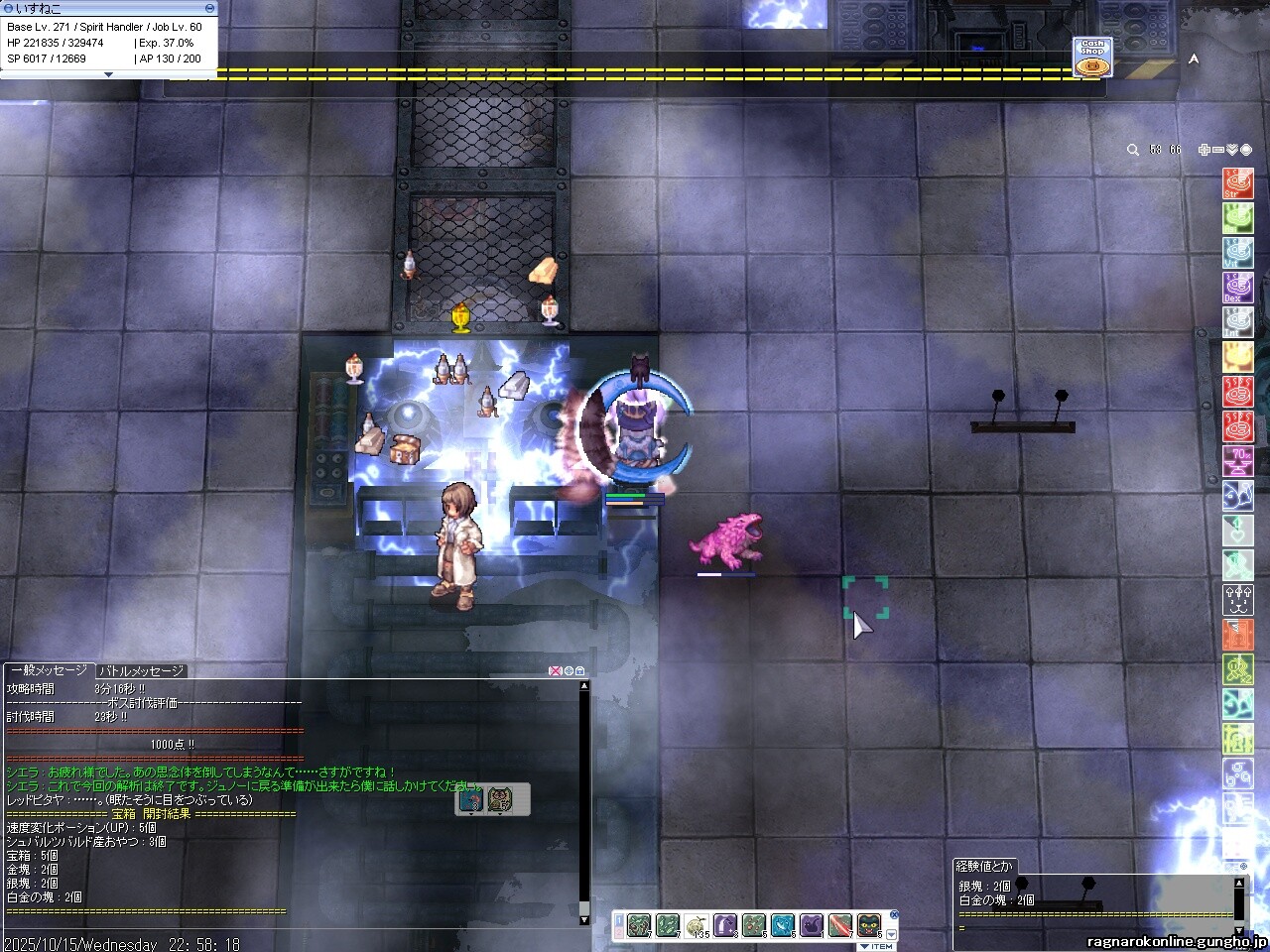Select the Str food buff icon
The image size is (1270, 952).
click(x=1237, y=183)
